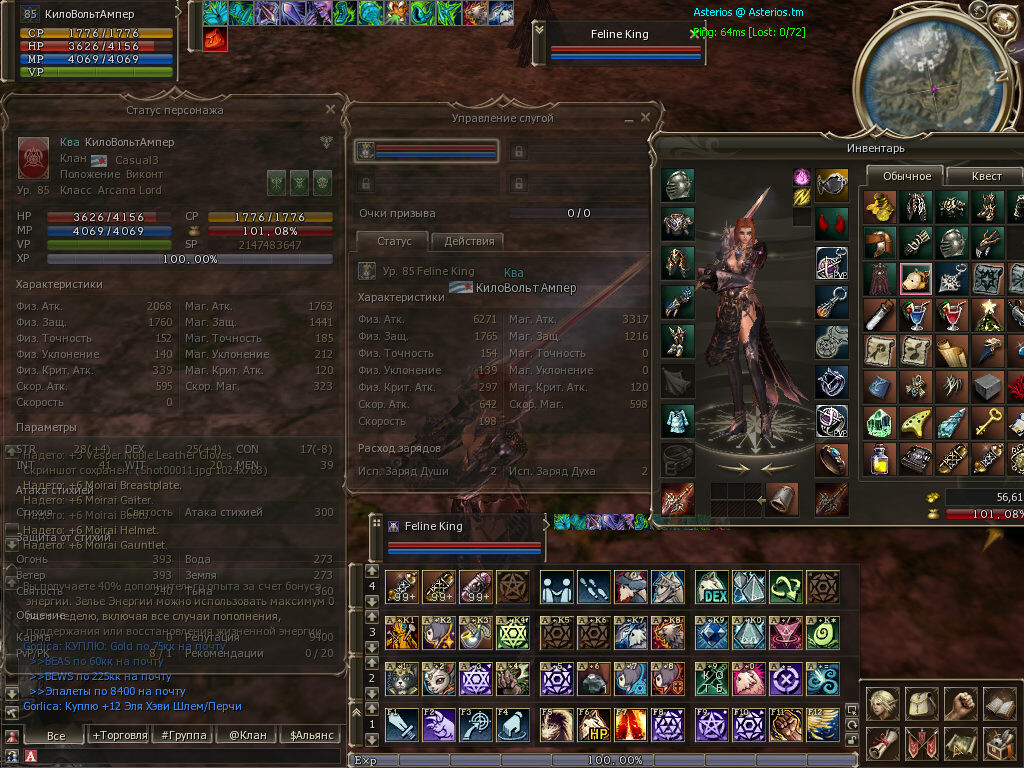1024x768 pixels.
Task: Use the DEX buff skill icon
Action: (711, 586)
